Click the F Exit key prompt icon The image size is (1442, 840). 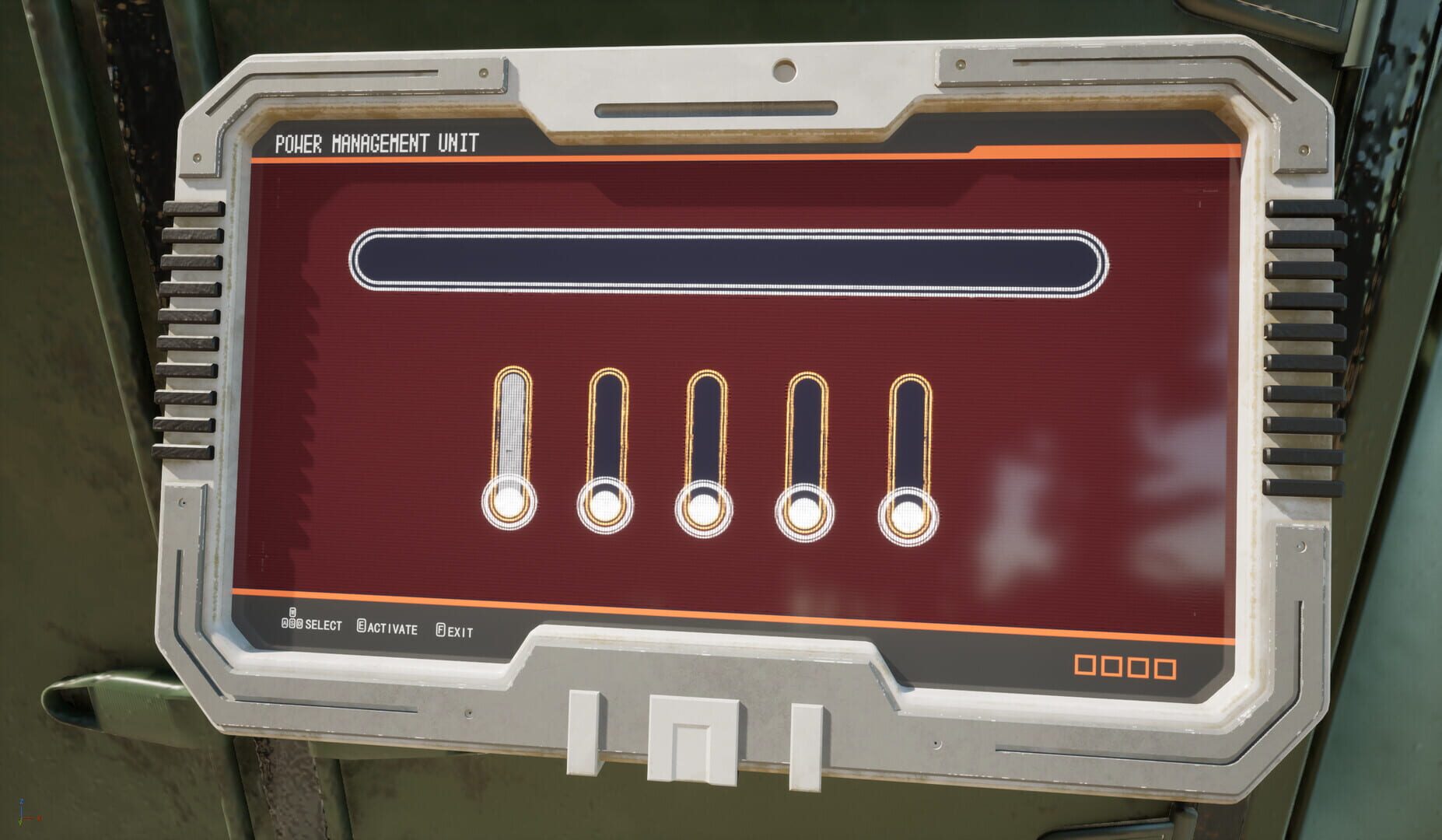pos(440,628)
